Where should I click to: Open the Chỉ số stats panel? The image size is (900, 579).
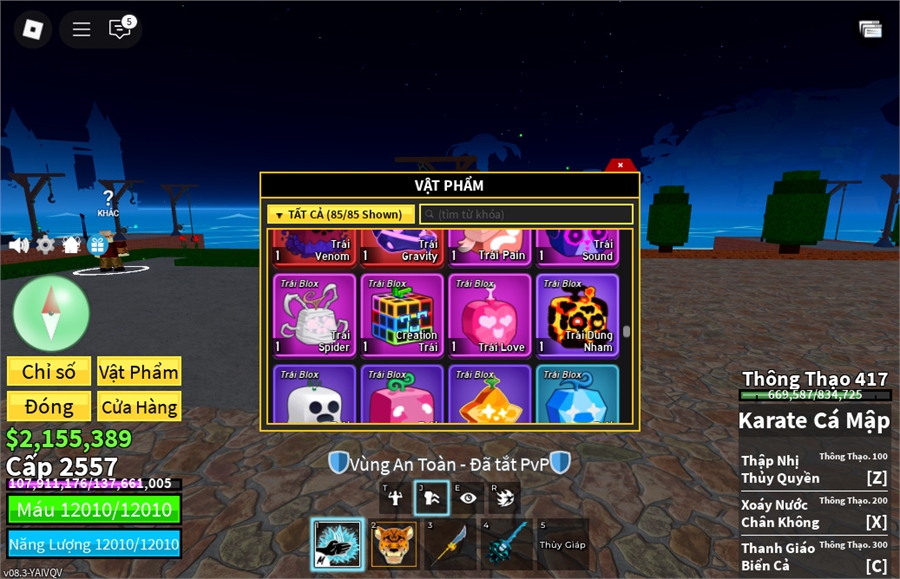[x=49, y=372]
